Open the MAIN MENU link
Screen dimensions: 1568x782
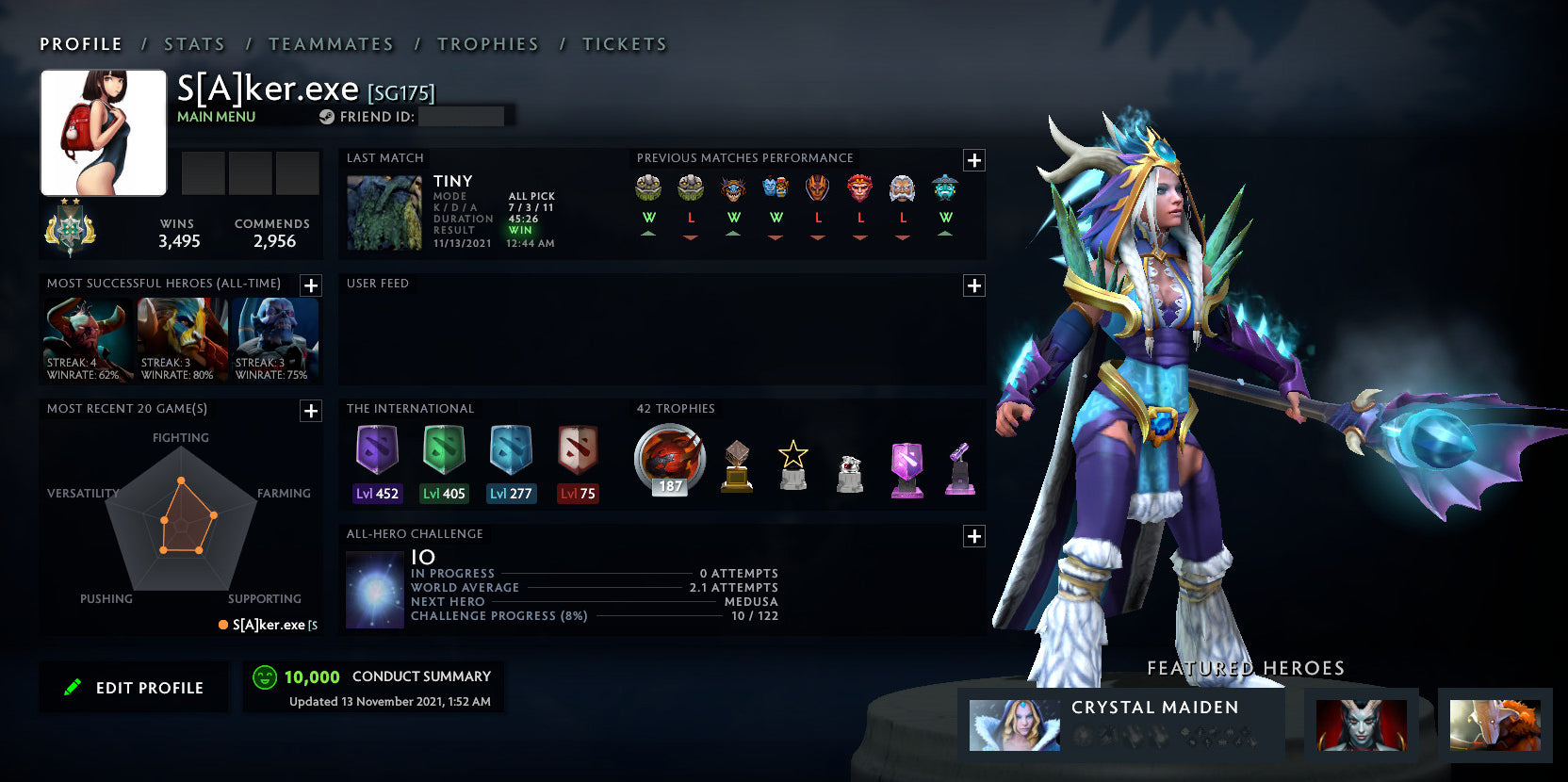(215, 117)
